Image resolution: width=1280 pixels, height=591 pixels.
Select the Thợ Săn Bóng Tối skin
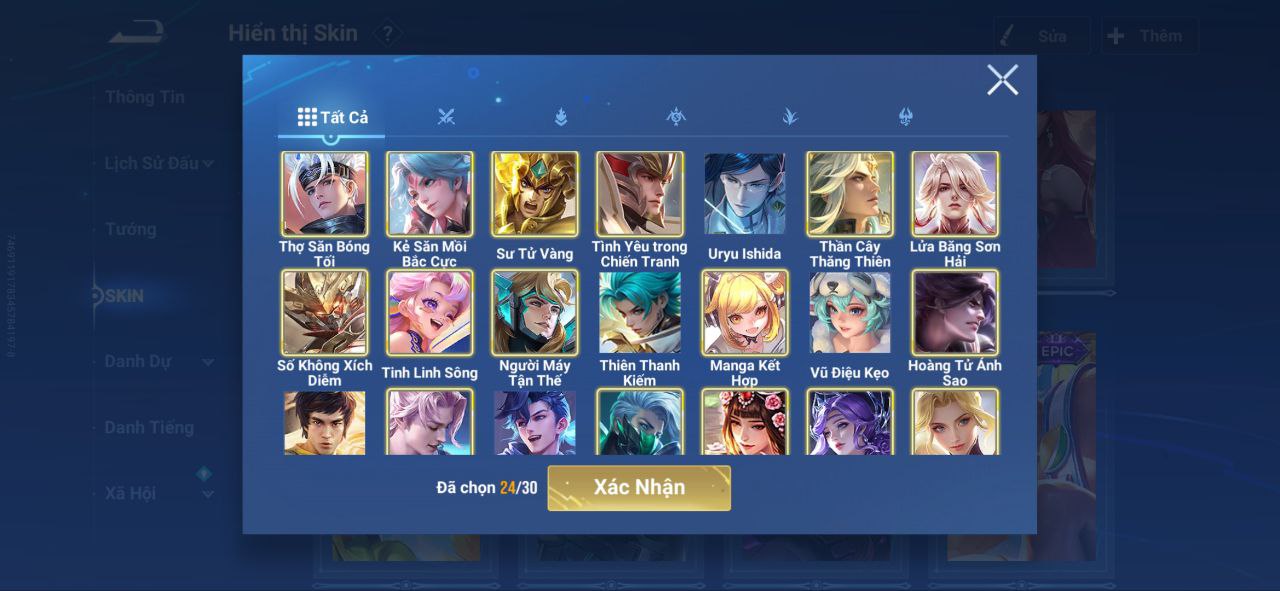click(x=325, y=194)
